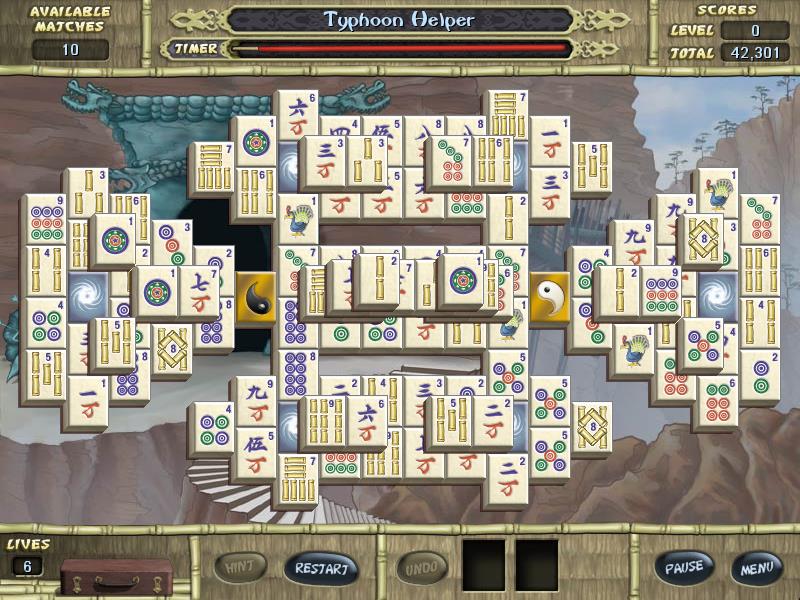The image size is (800, 600).
Task: Undo the last tile move
Action: click(421, 568)
